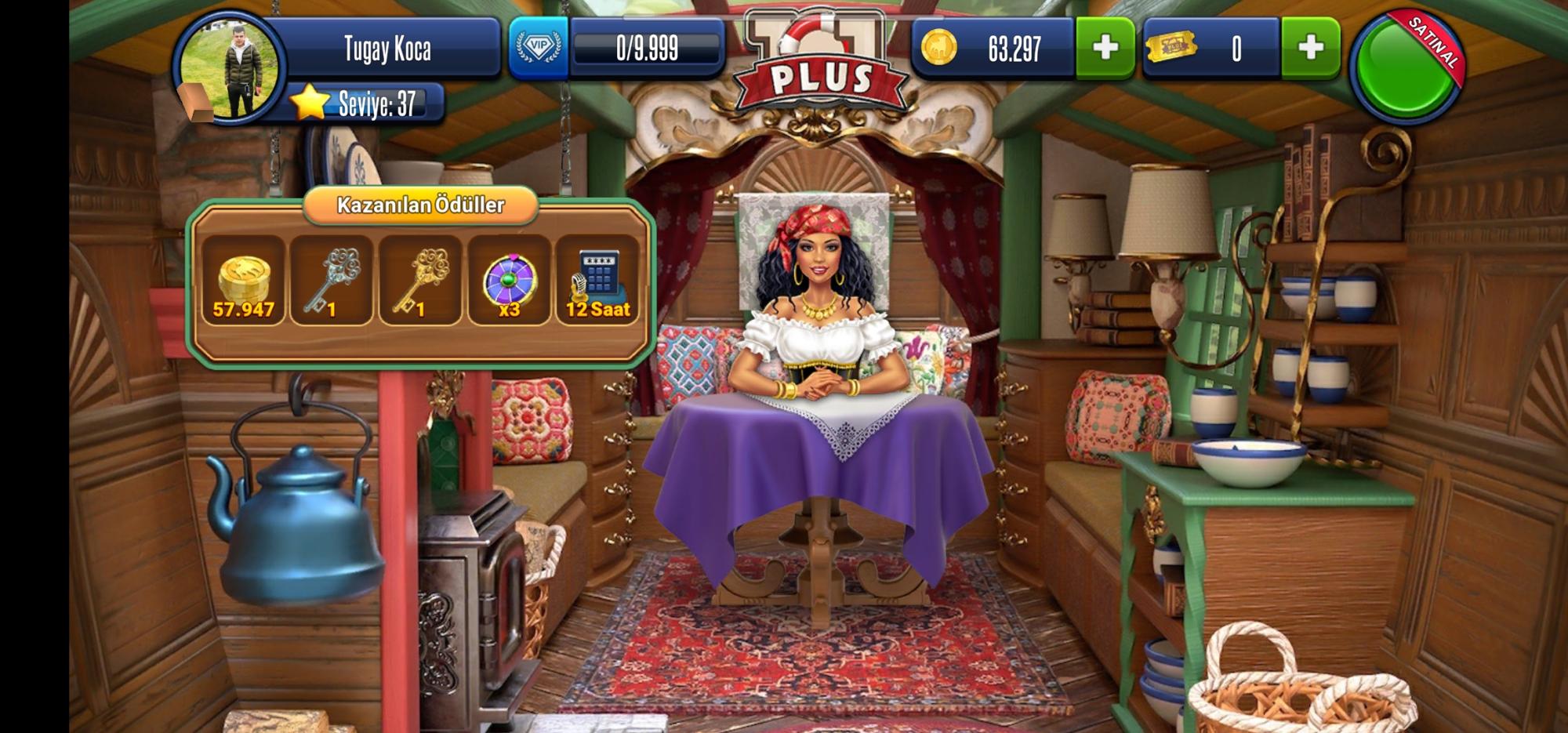Click the Tugay Koca name banner

388,49
